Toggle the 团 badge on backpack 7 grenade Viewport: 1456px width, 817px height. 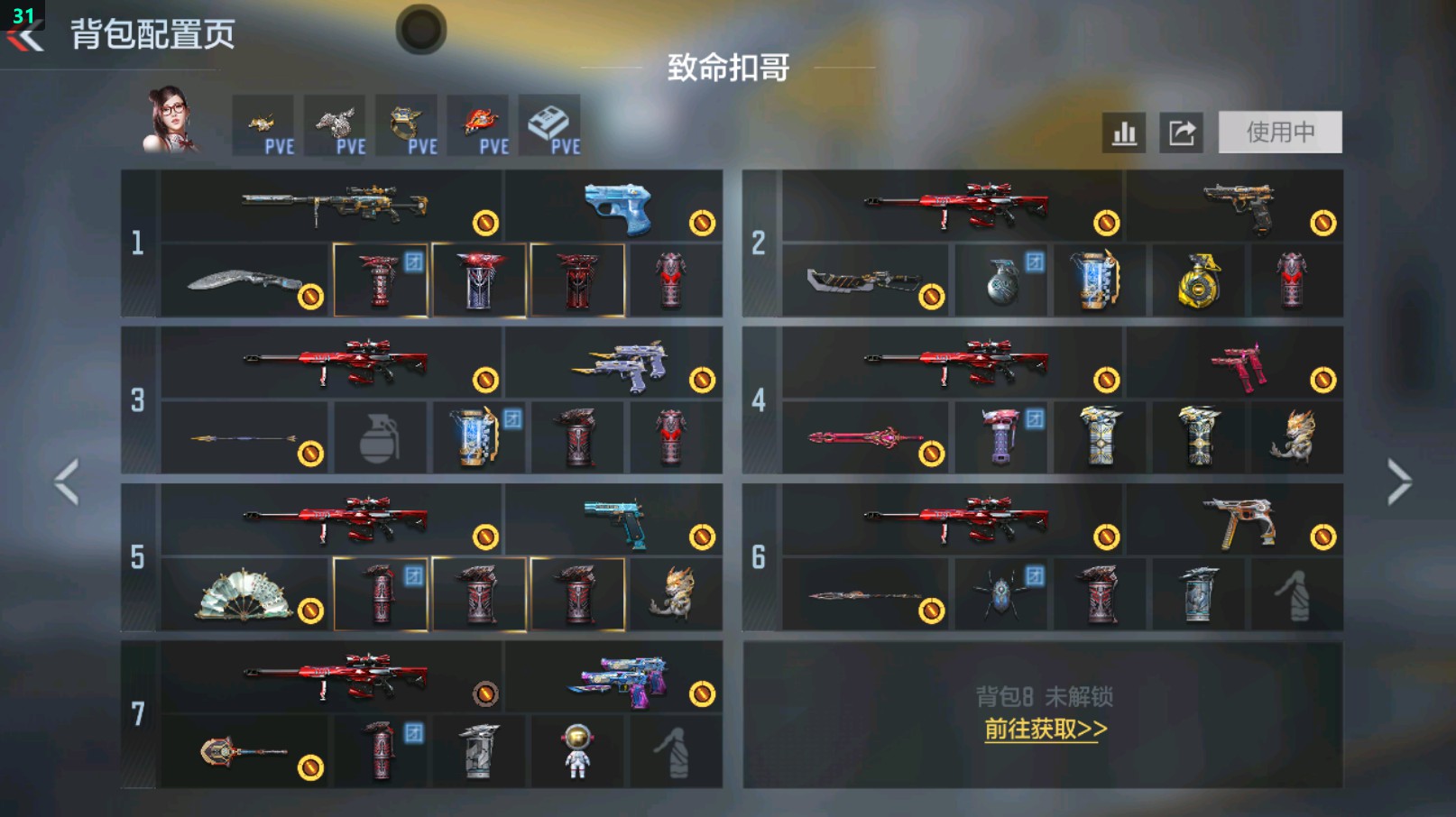tap(413, 730)
